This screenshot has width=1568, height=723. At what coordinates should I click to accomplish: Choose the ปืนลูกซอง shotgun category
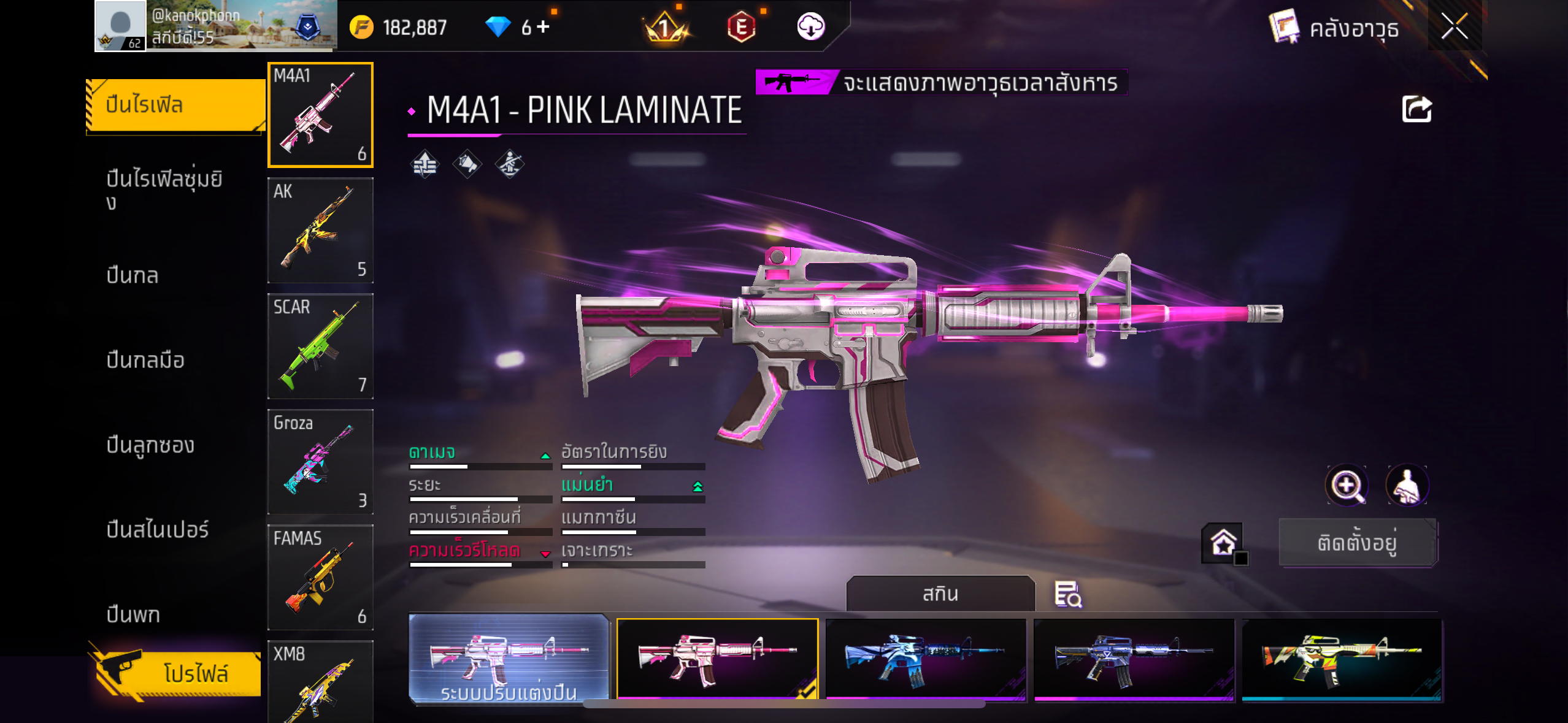[x=150, y=445]
